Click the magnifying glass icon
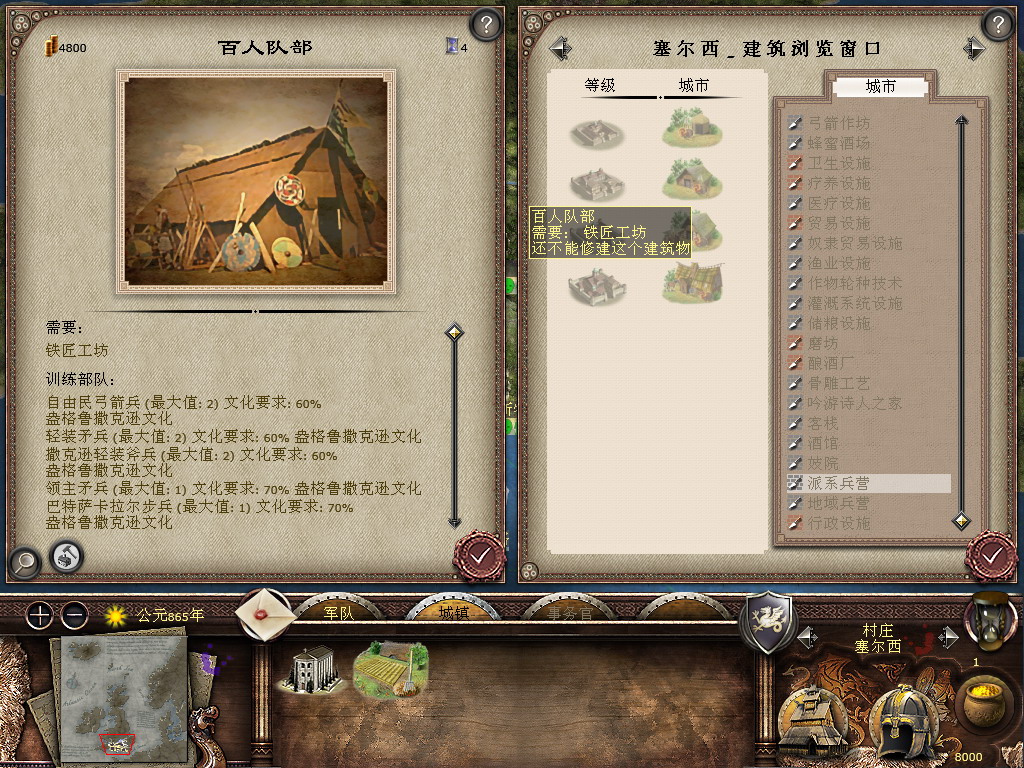This screenshot has height=768, width=1024. (23, 561)
